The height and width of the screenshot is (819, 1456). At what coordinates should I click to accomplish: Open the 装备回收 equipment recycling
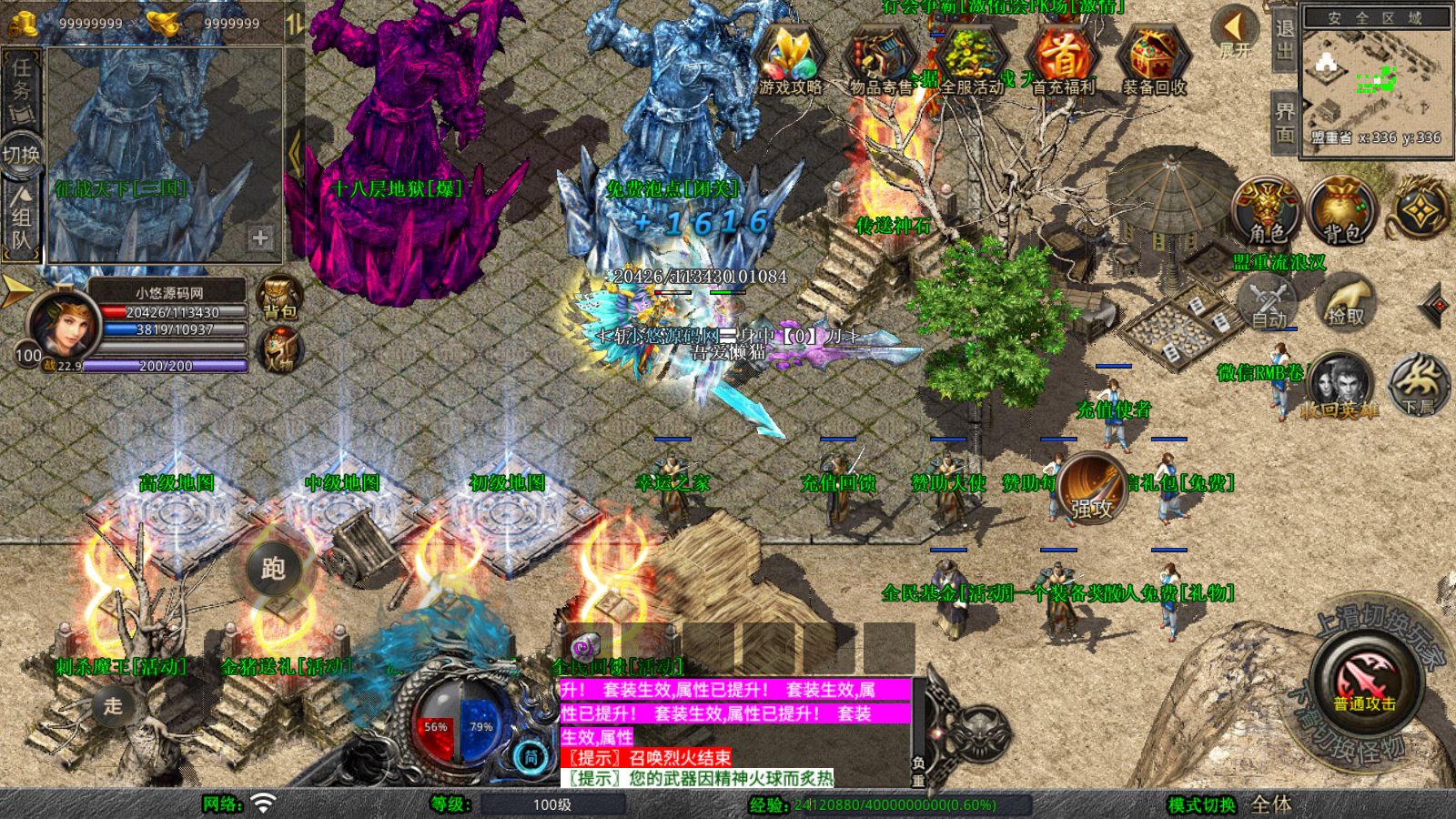coord(1154,60)
